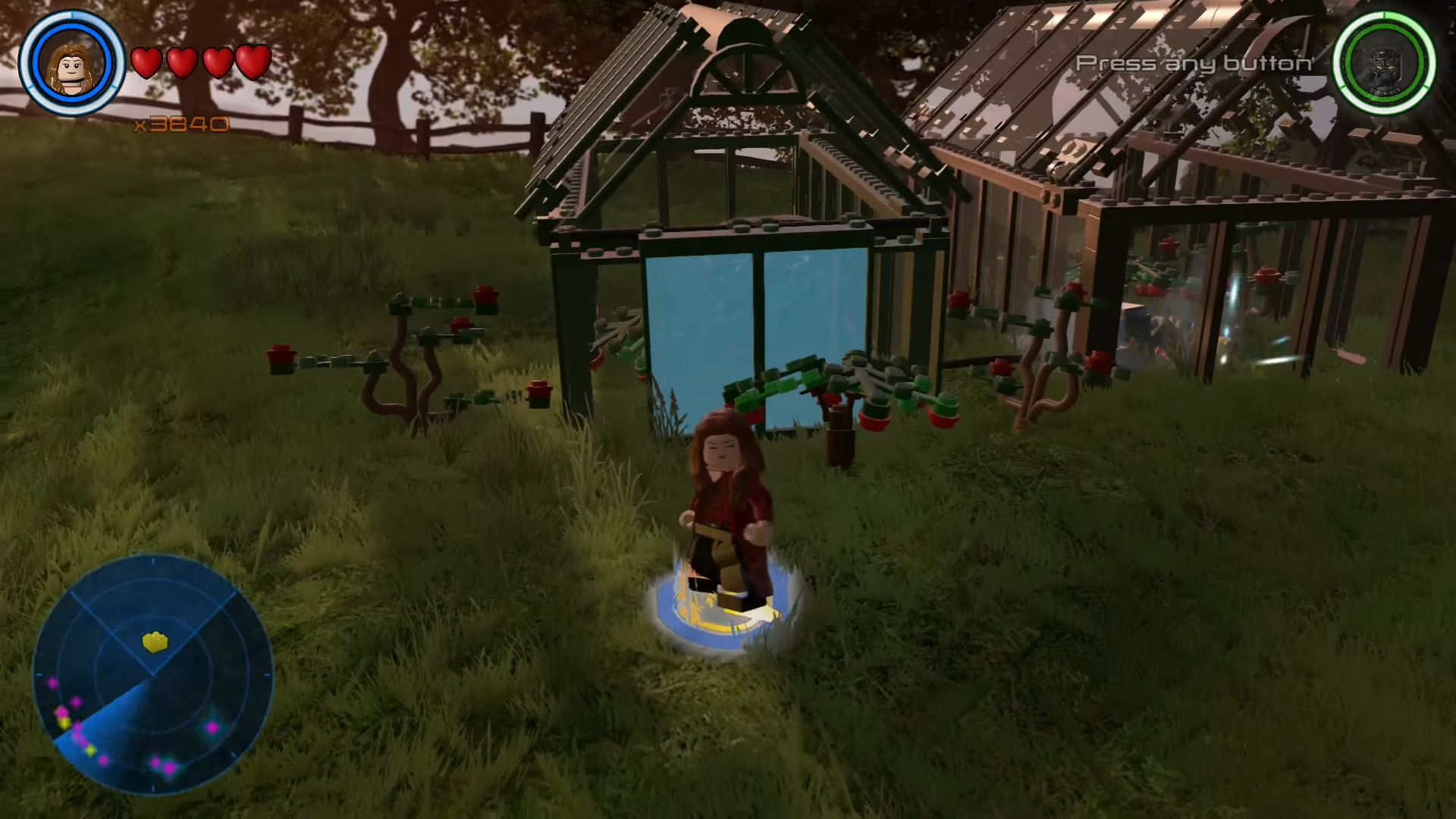The width and height of the screenshot is (1456, 819).
Task: Open the circular radar minimap
Action: [152, 675]
